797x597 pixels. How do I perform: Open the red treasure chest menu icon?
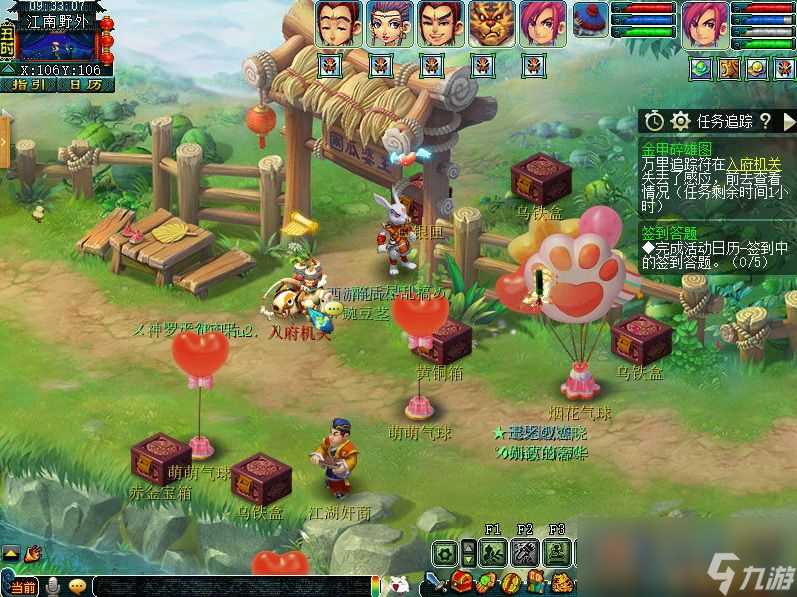point(462,582)
